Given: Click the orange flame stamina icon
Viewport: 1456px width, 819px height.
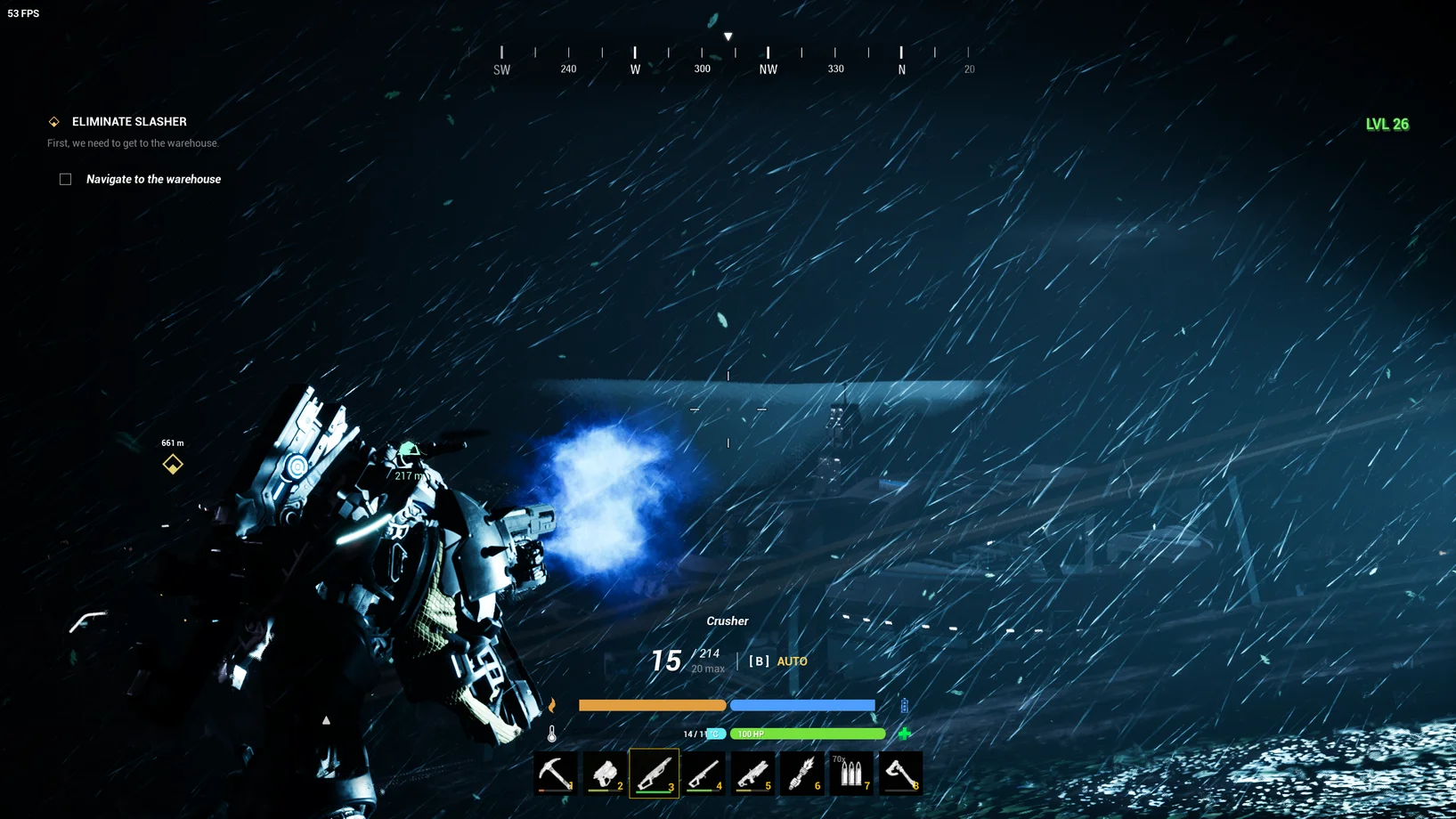Looking at the screenshot, I should coord(552,705).
